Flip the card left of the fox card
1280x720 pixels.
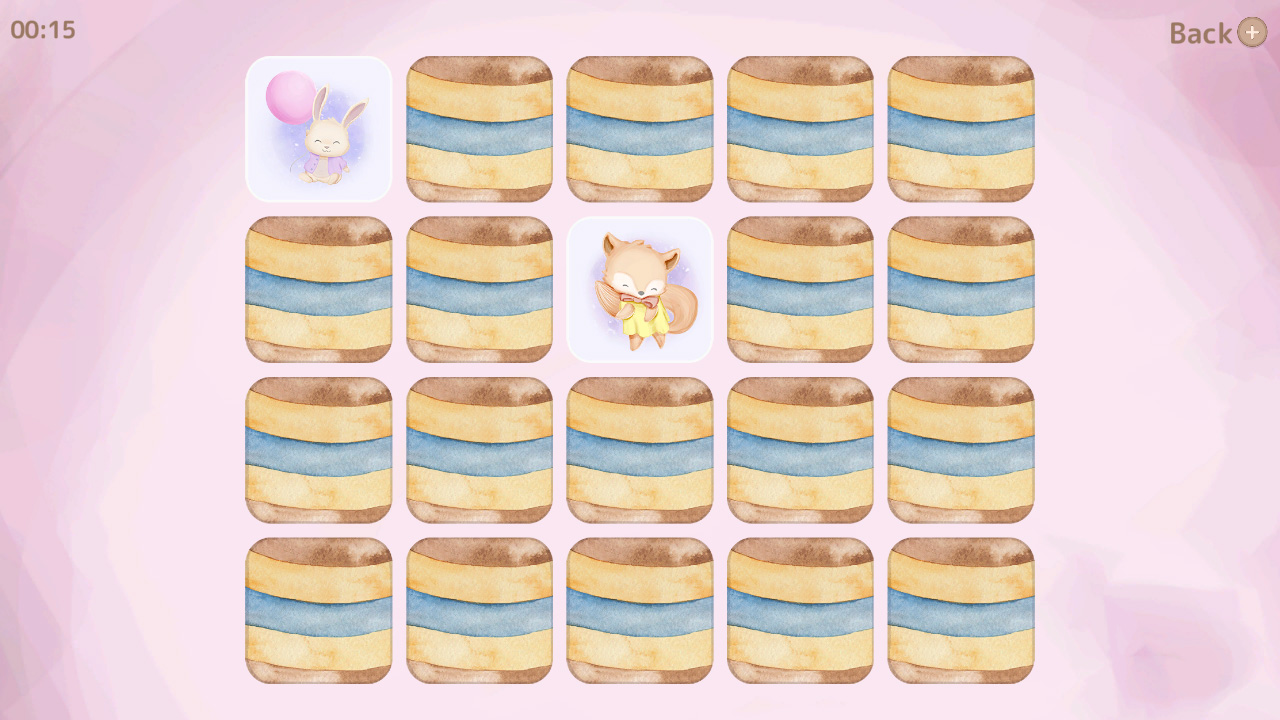point(479,288)
